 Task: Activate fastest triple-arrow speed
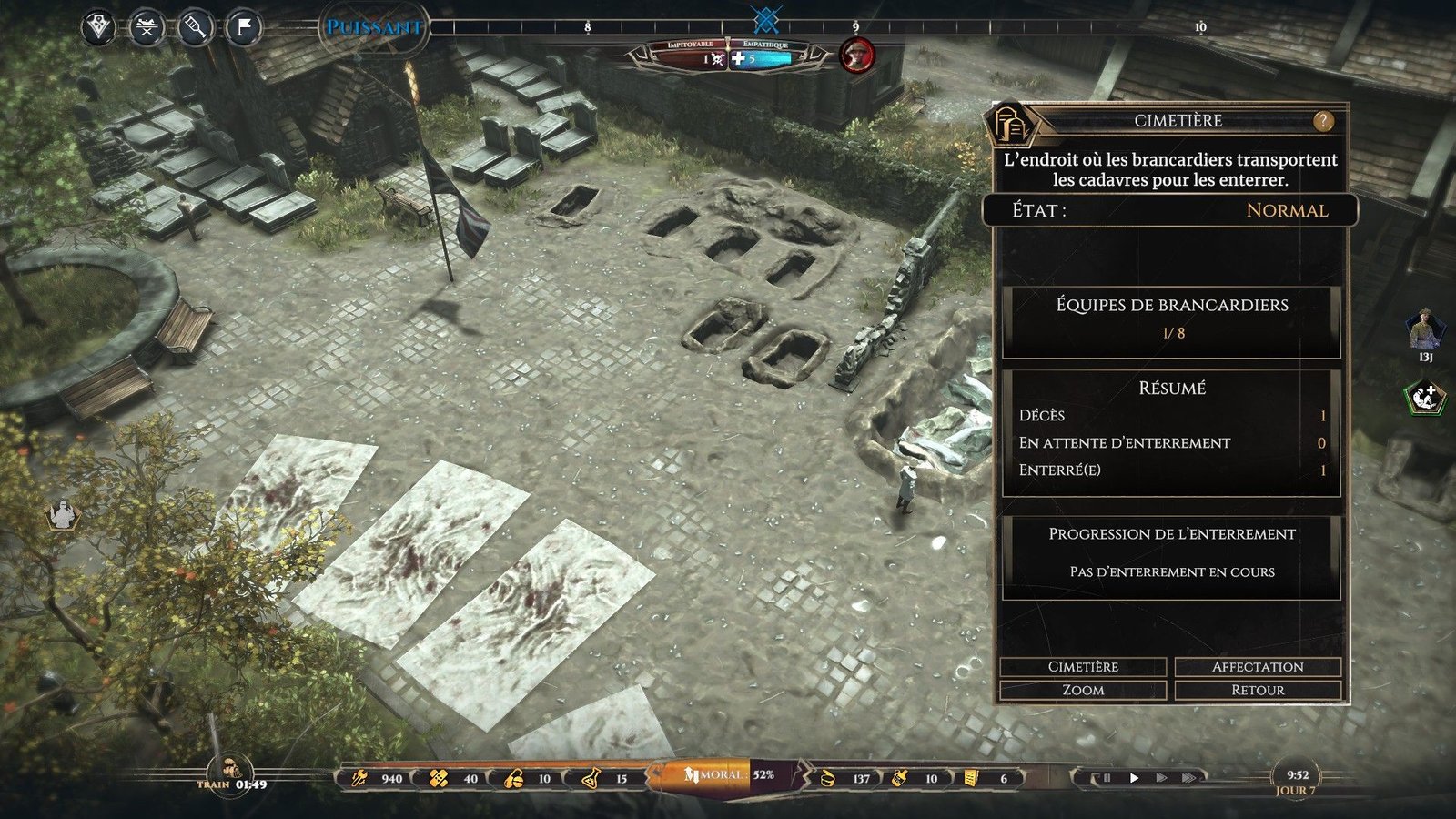1188,778
